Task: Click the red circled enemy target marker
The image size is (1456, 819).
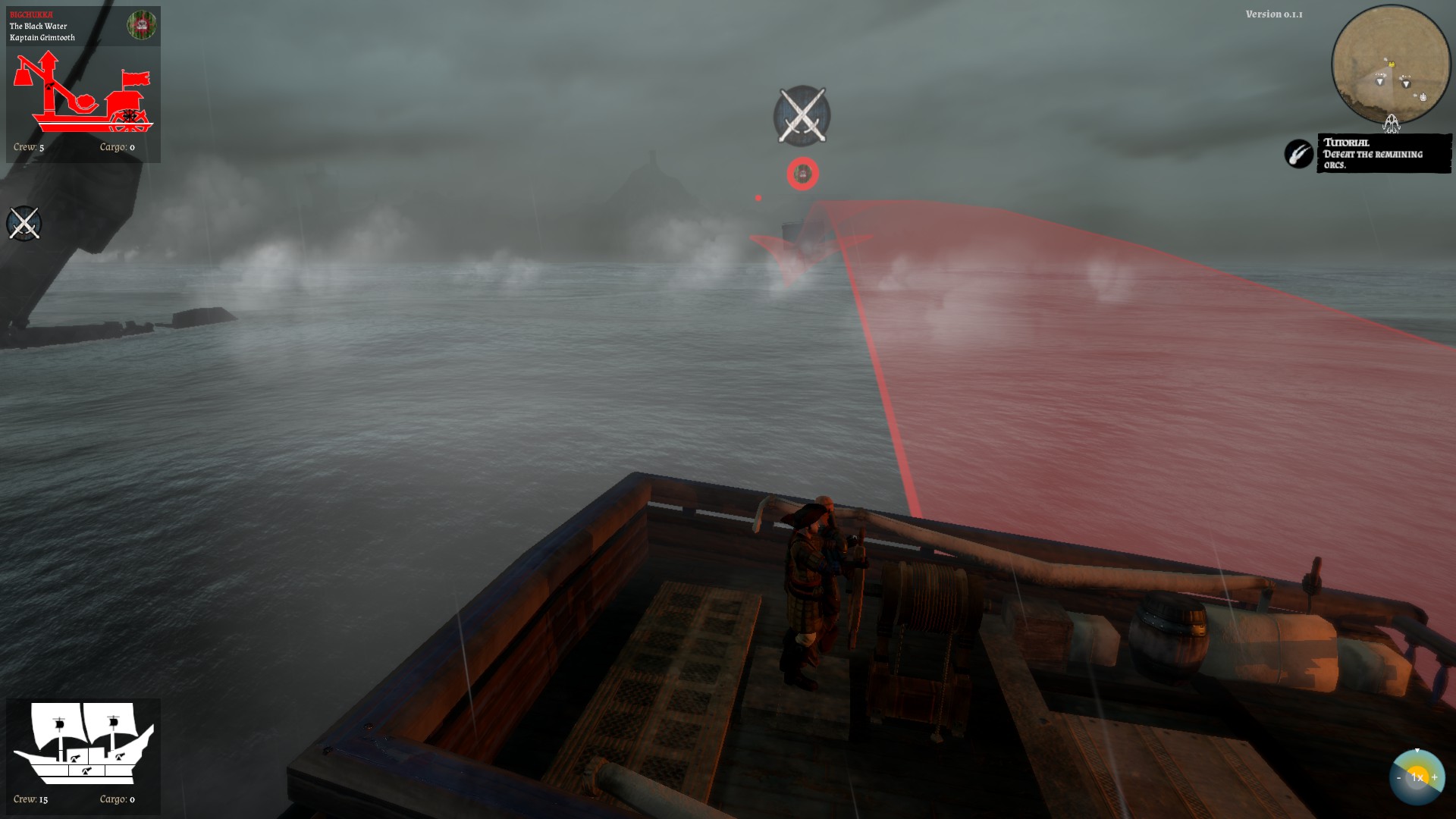Action: (x=802, y=174)
